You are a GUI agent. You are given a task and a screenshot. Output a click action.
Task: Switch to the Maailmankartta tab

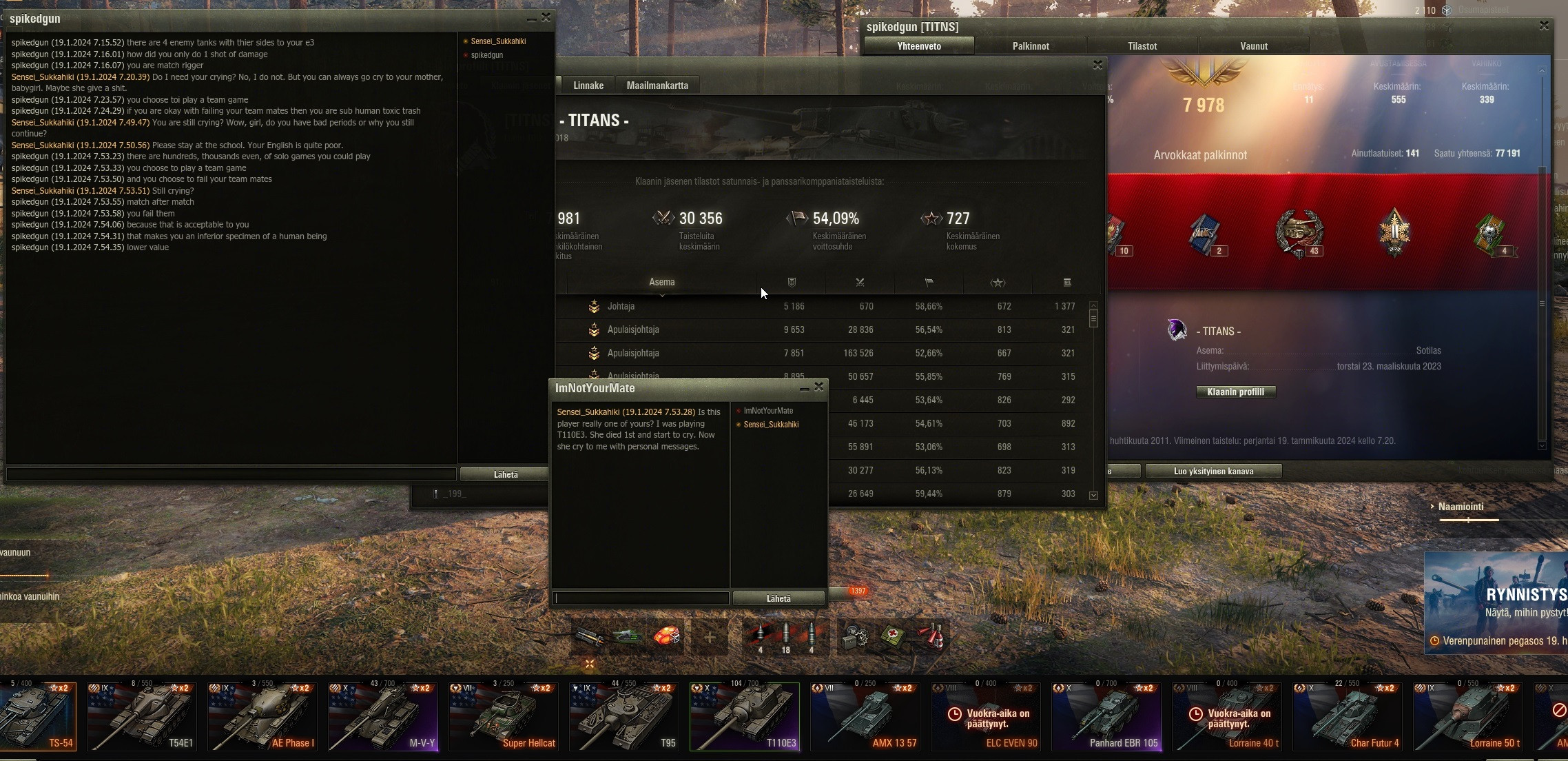(x=657, y=85)
